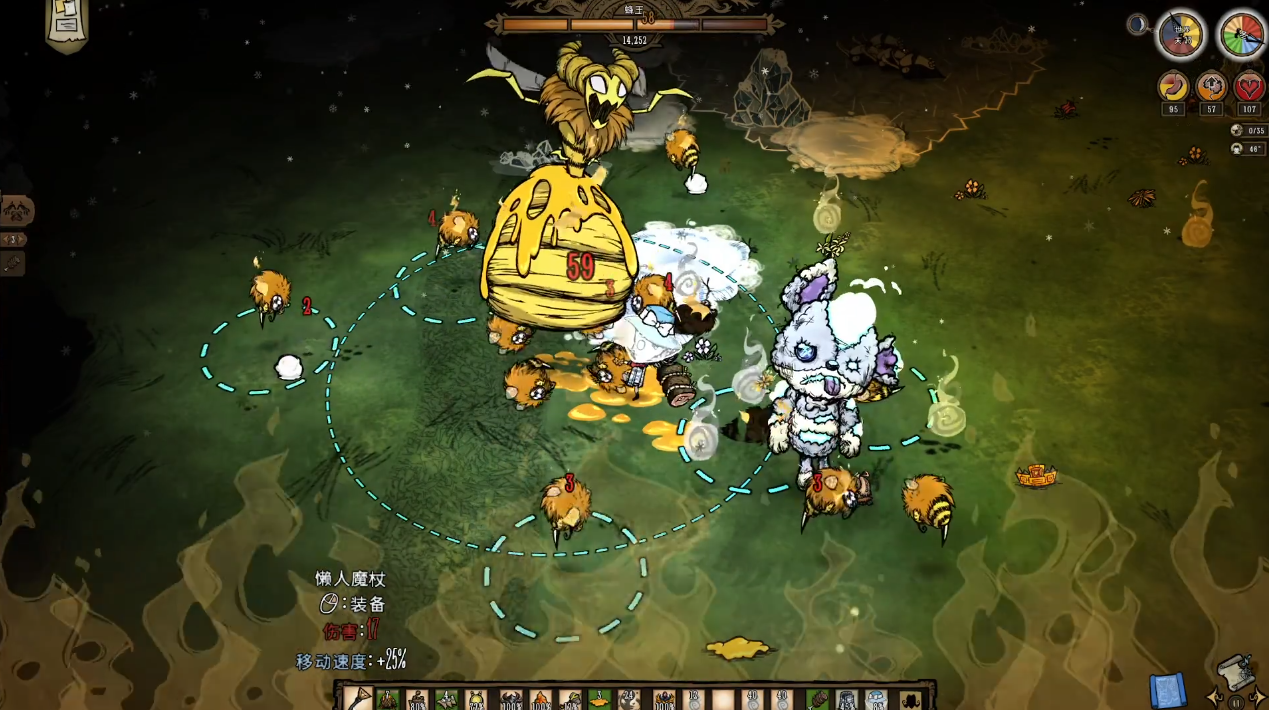
Task: Open the left sidebar crafting tab with the tool icon
Action: click(14, 263)
